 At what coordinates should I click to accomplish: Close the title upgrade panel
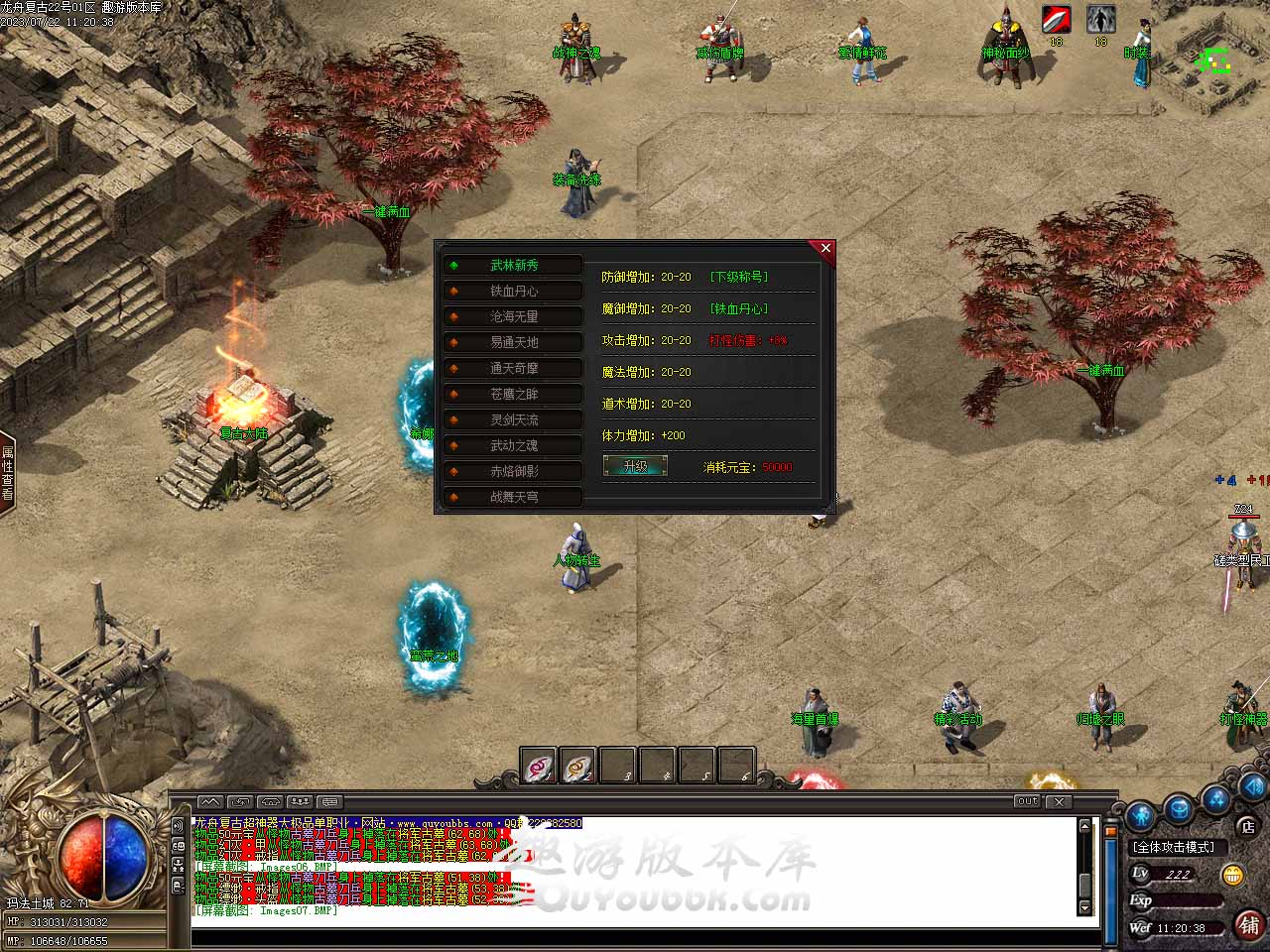tap(825, 248)
